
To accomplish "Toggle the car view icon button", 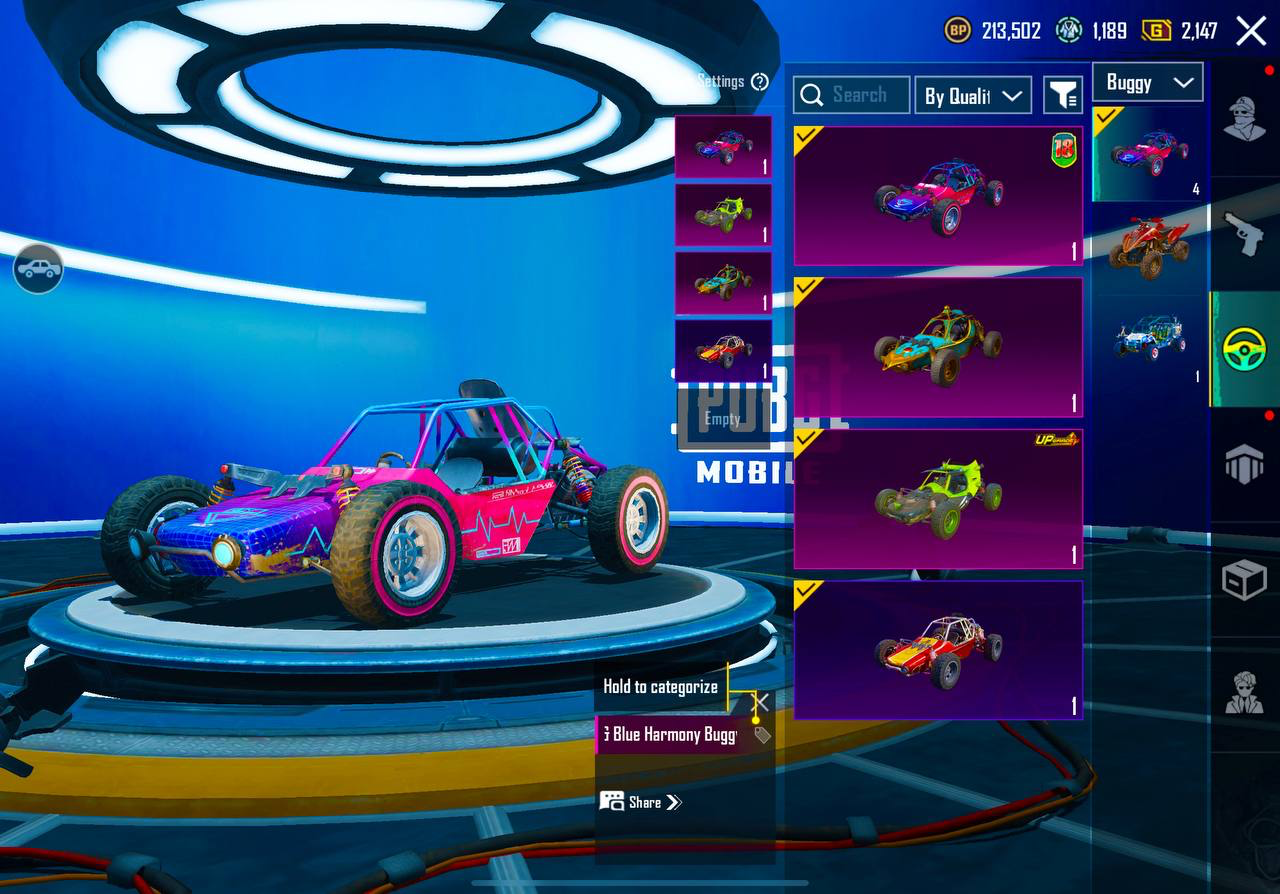I will click(x=38, y=269).
